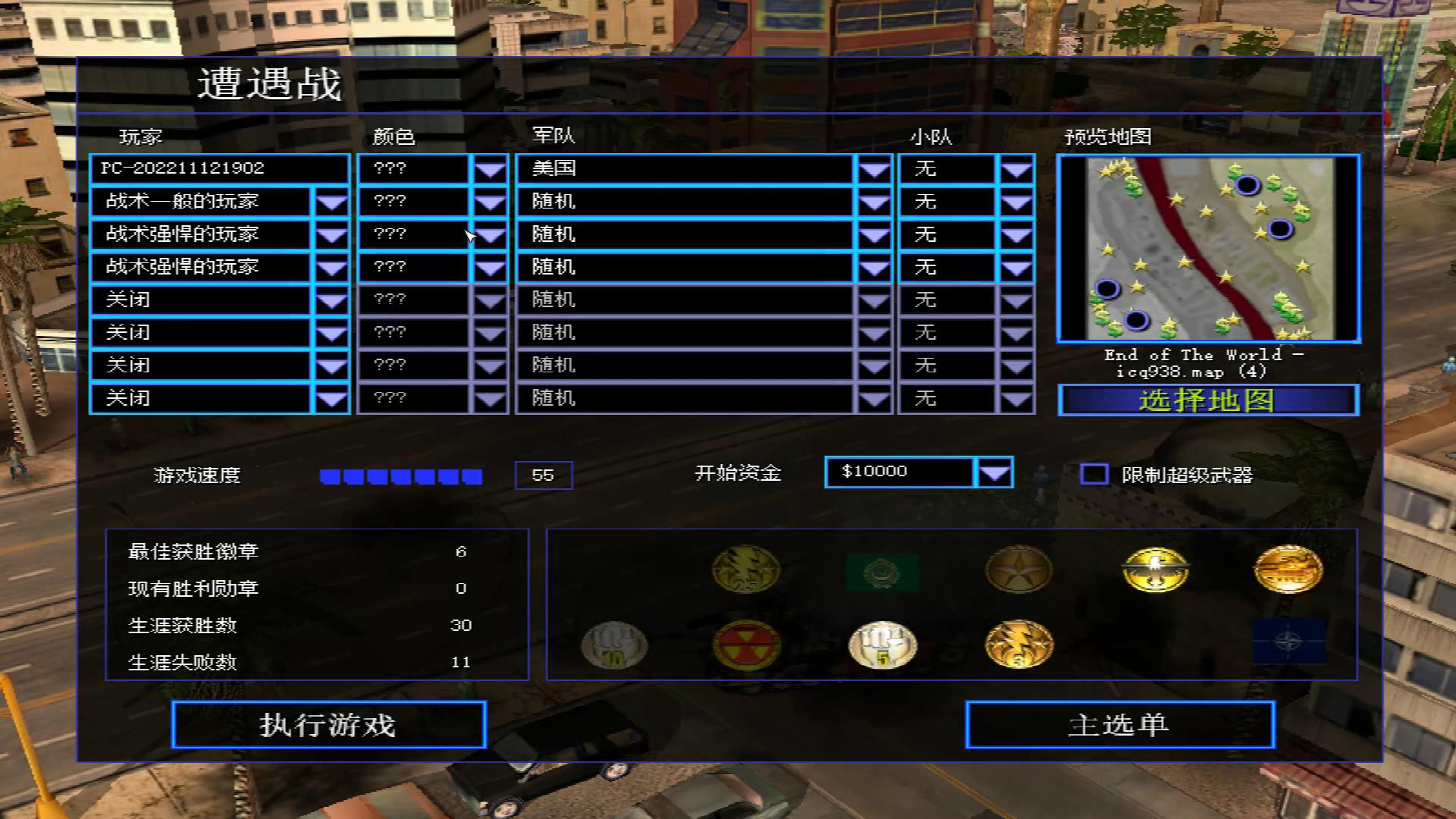The image size is (1456, 819).
Task: Enable the 限制超级武器 checkbox
Action: pyautogui.click(x=1094, y=474)
